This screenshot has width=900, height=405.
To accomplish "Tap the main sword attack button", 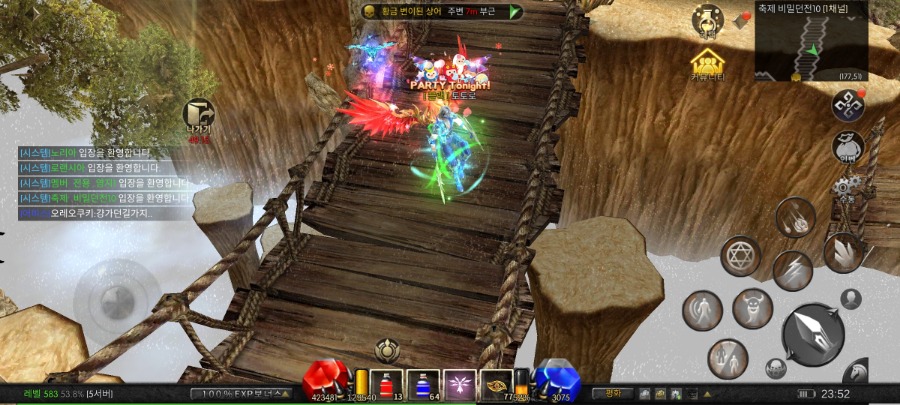I will click(x=813, y=334).
